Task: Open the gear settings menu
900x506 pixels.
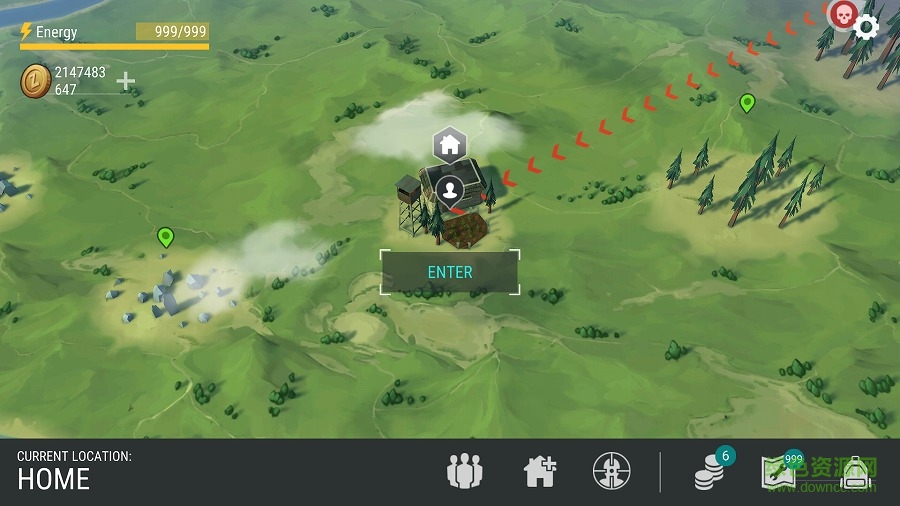Action: [866, 27]
